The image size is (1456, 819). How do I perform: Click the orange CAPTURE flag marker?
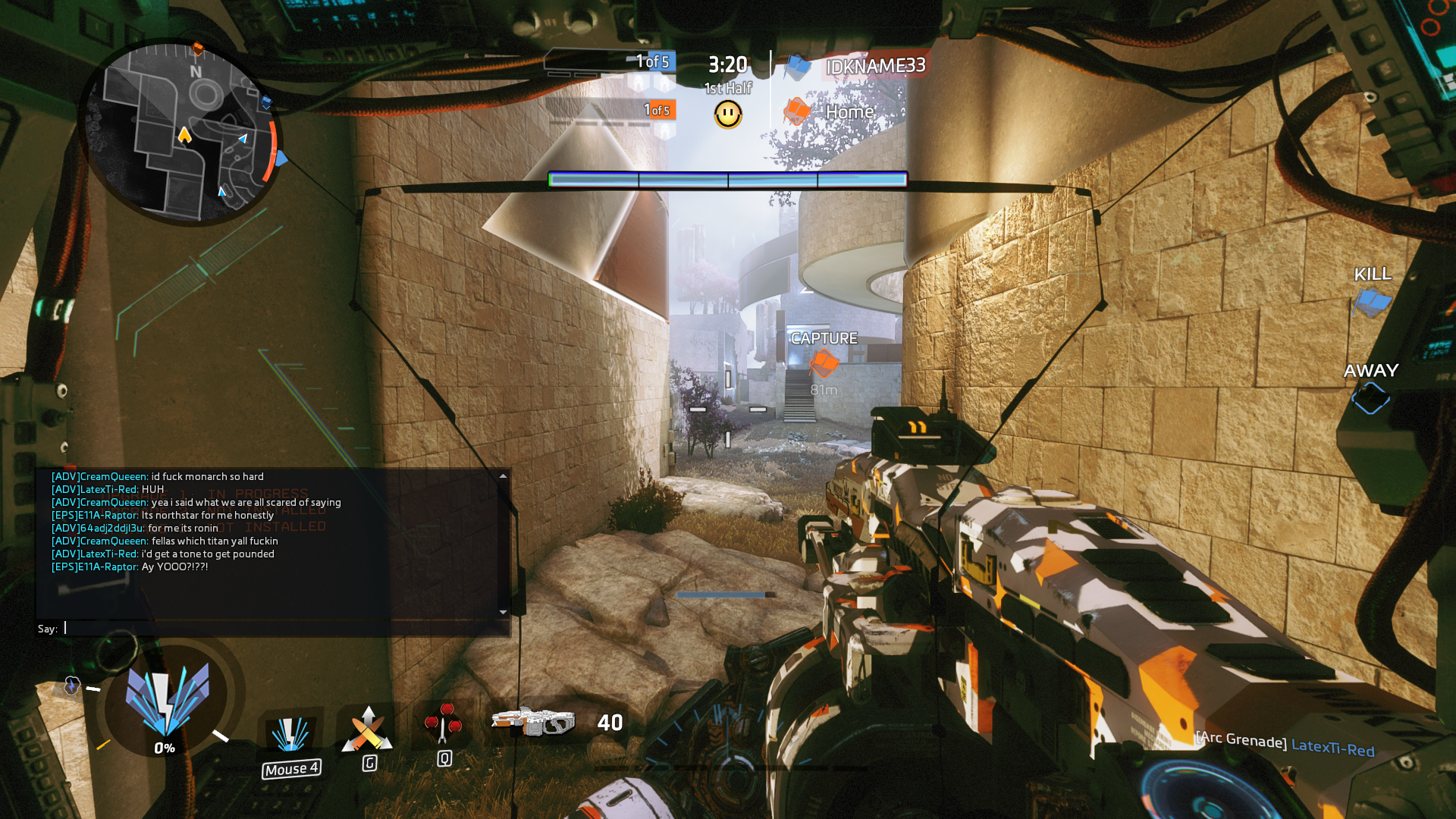pyautogui.click(x=823, y=363)
